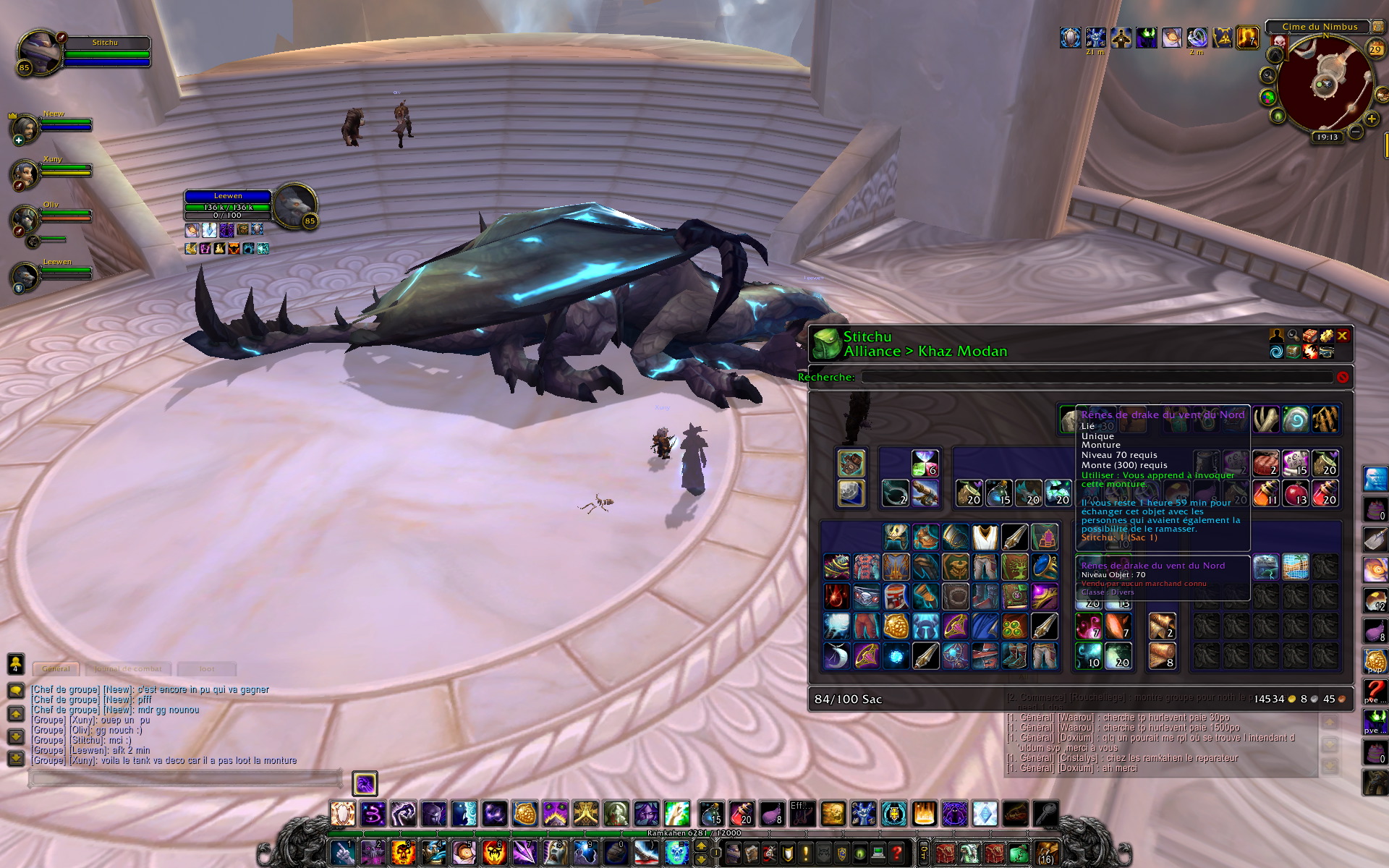Select the Général chat tab

[x=56, y=668]
